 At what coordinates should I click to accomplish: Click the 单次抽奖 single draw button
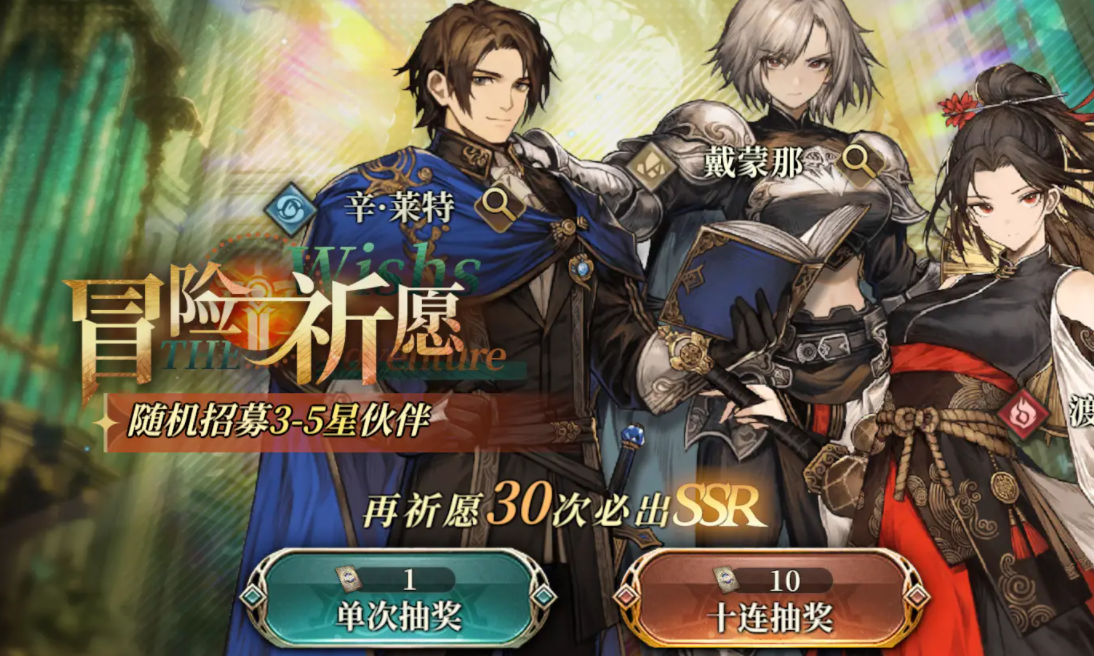point(391,600)
